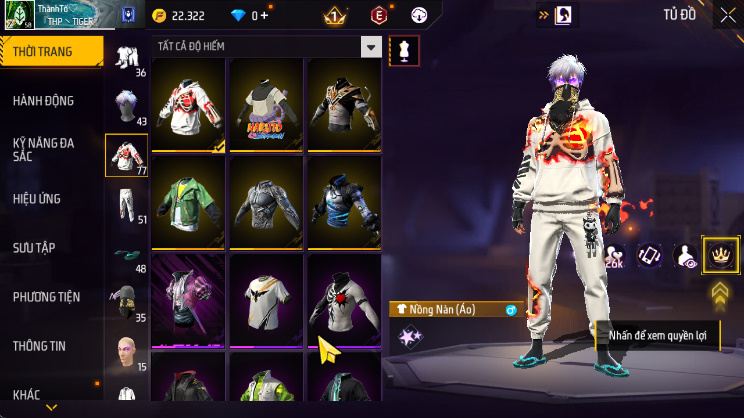This screenshot has height=418, width=744.
Task: Open the TẤT CẢ ĐỘ HIẾM rarity dropdown
Action: 371,48
